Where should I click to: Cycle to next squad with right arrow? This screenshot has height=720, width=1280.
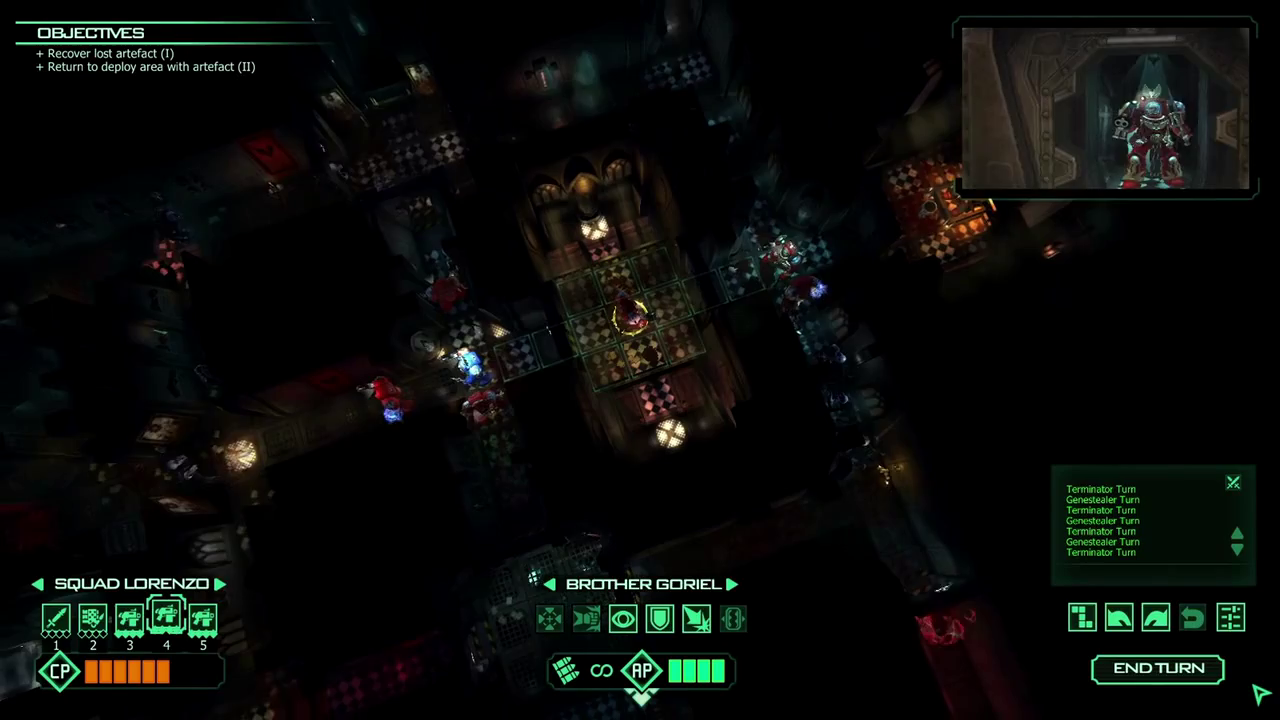coord(220,583)
